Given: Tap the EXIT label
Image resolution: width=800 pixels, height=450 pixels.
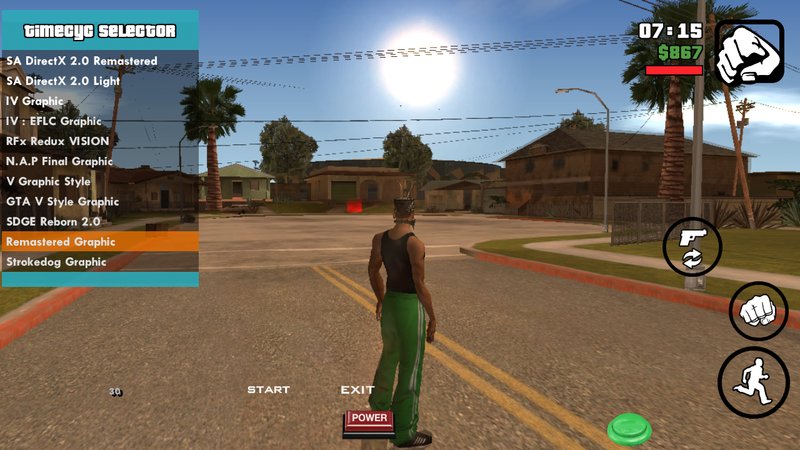Looking at the screenshot, I should [x=357, y=389].
